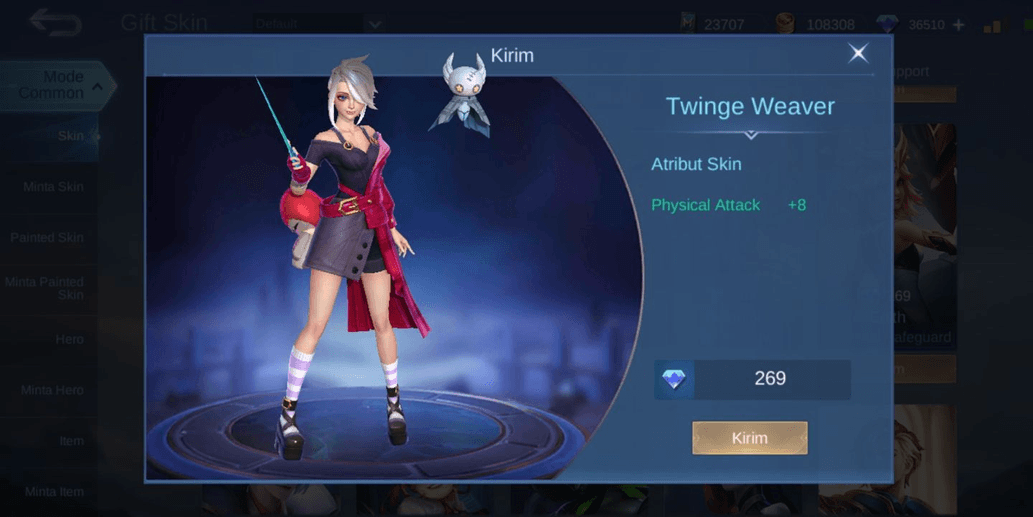Go back using the return arrow
The image size is (1033, 517).
[x=55, y=23]
